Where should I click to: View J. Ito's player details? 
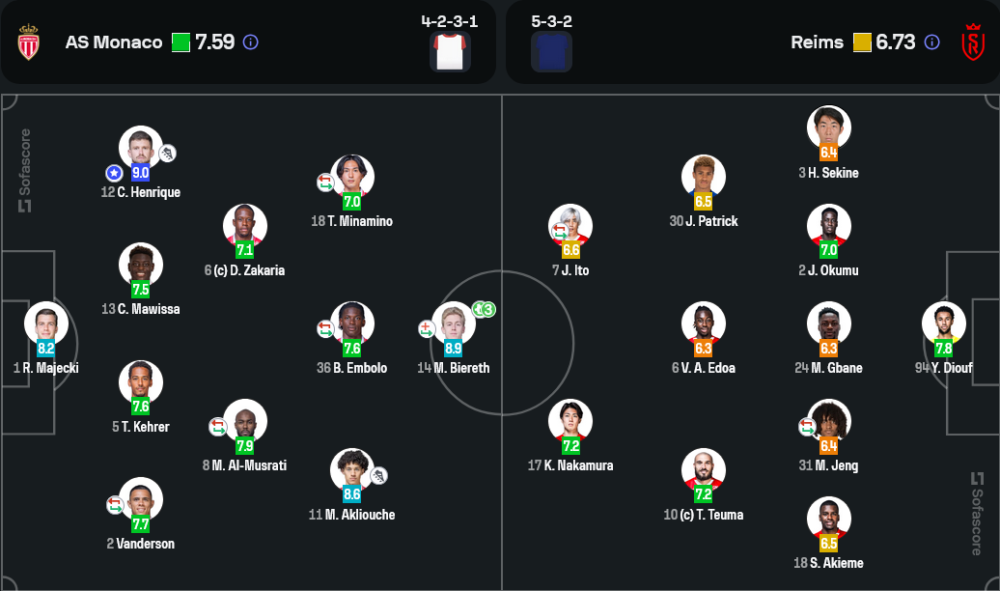570,226
